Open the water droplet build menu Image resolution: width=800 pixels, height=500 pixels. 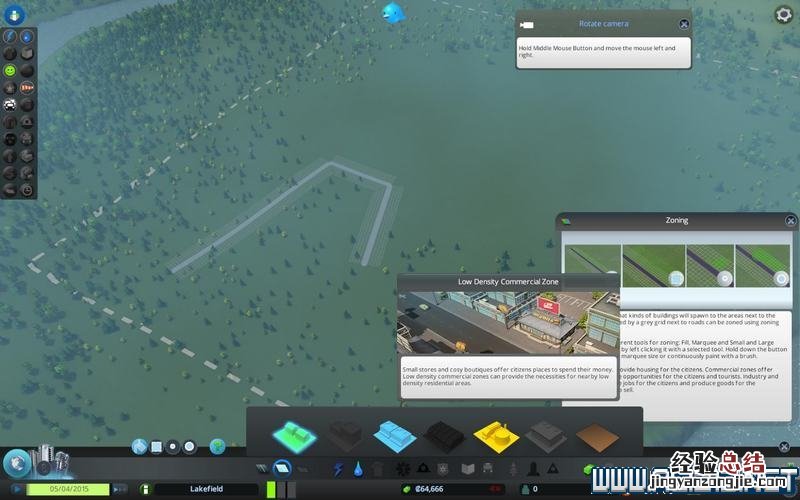pyautogui.click(x=357, y=468)
